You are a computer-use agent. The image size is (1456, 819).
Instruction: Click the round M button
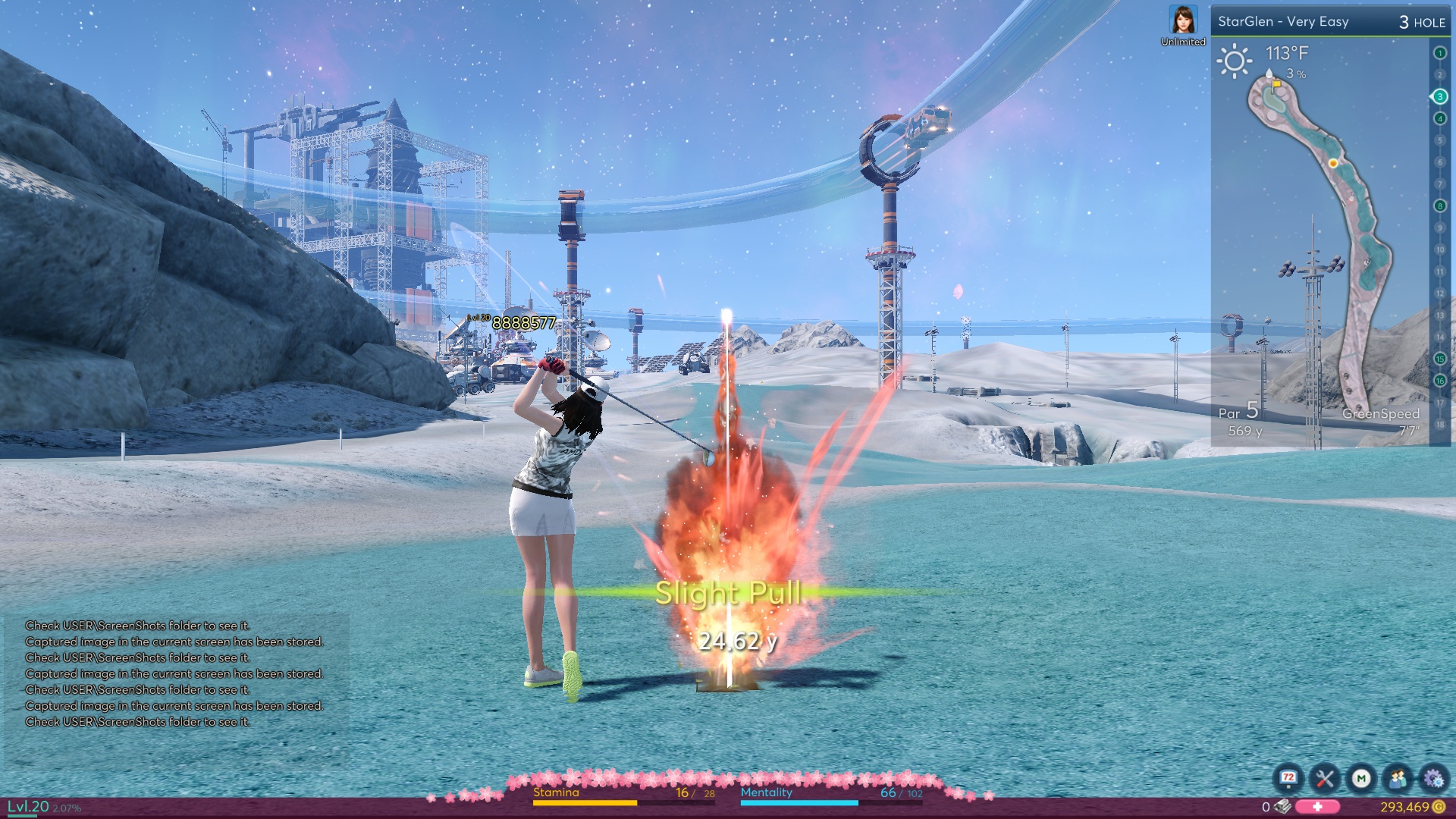[1361, 778]
